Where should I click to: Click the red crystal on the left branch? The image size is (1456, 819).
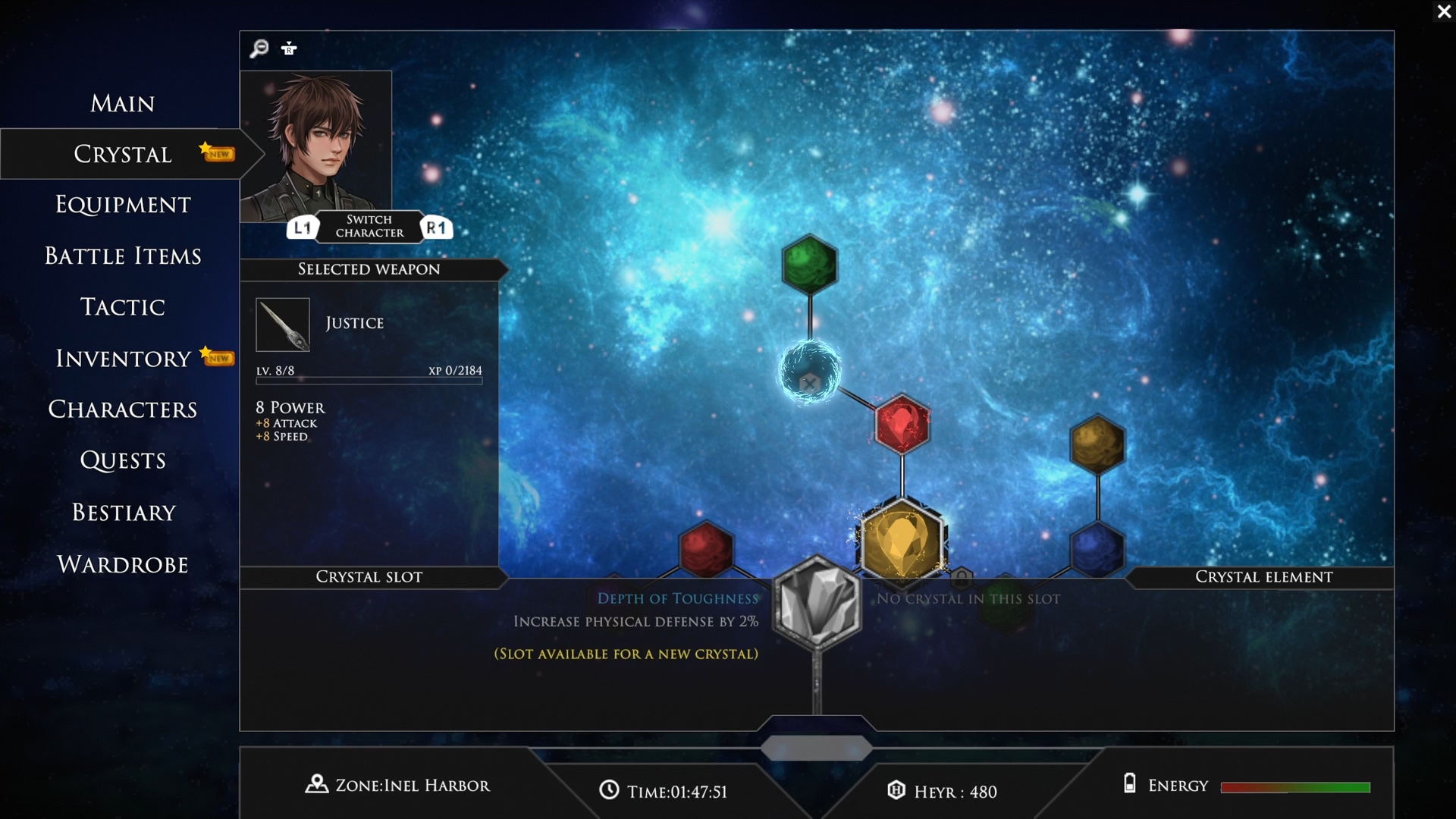tap(707, 549)
